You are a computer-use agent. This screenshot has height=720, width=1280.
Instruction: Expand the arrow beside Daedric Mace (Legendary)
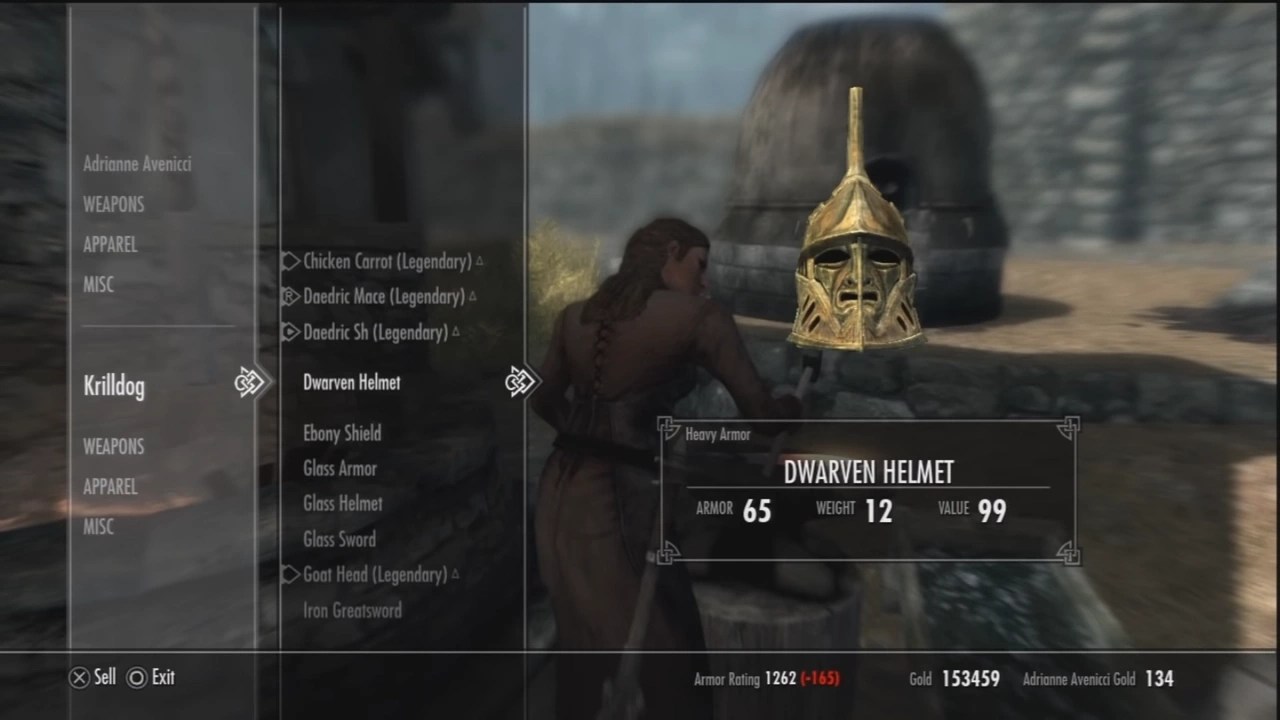point(290,296)
